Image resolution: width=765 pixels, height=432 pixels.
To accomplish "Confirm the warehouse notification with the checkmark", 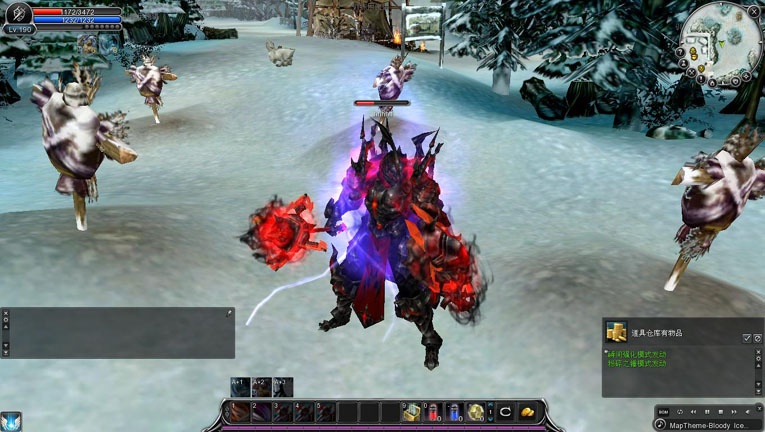I will tap(746, 339).
